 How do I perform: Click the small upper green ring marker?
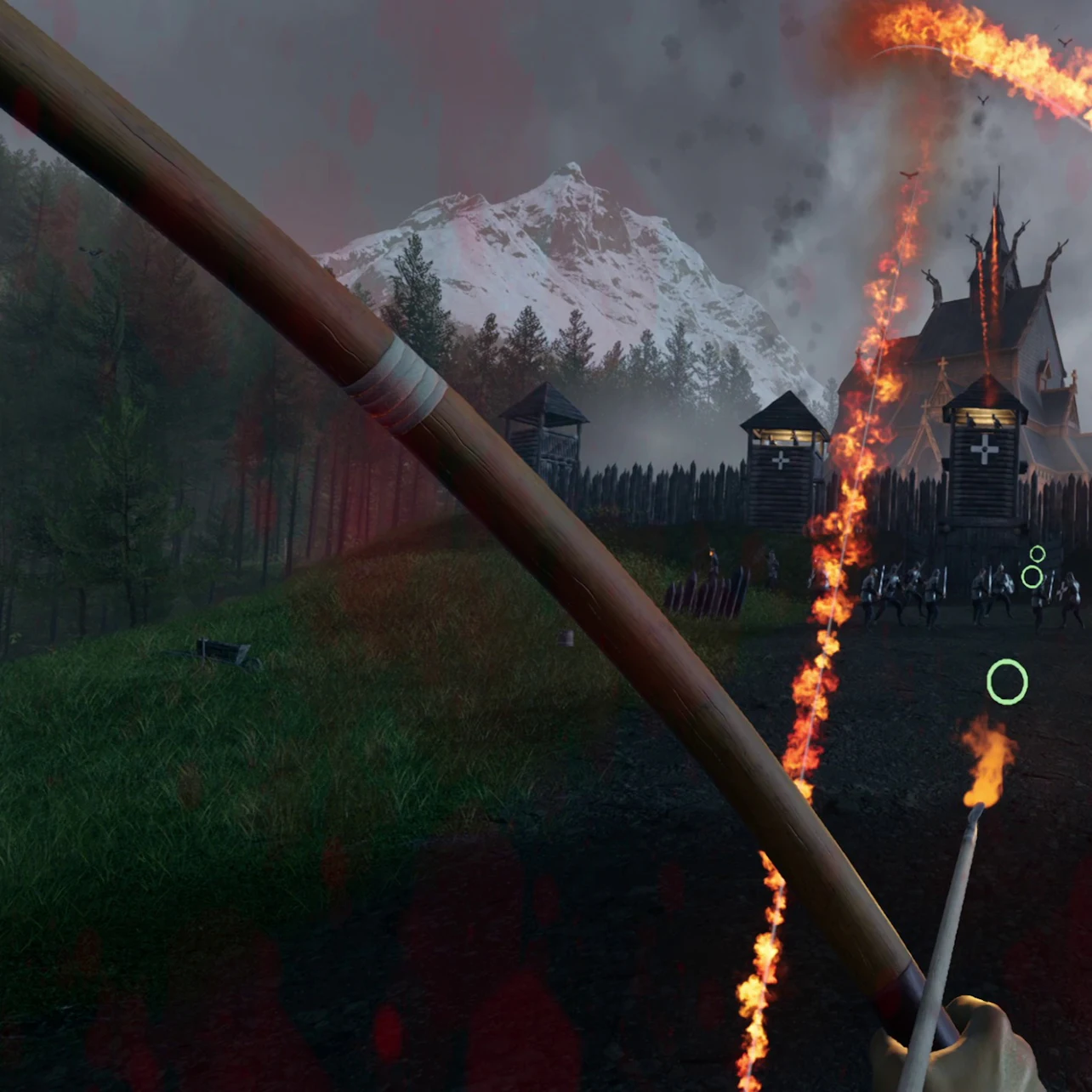[x=1037, y=553]
